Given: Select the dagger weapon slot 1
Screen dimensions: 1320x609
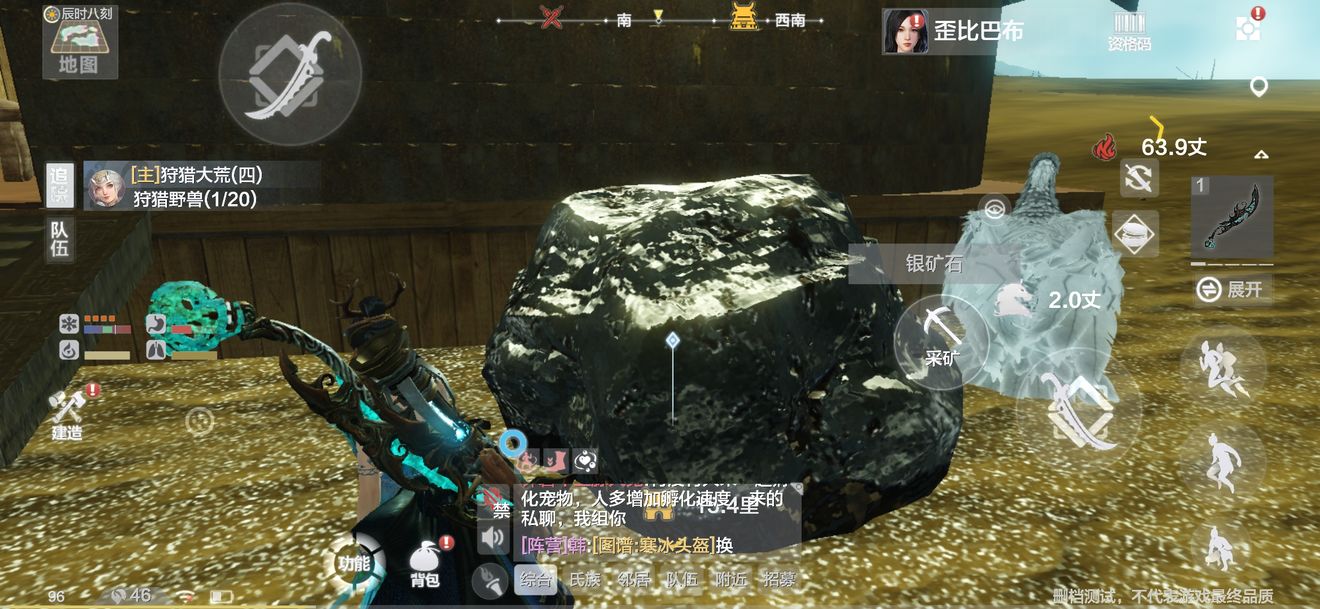Looking at the screenshot, I should point(1231,216).
